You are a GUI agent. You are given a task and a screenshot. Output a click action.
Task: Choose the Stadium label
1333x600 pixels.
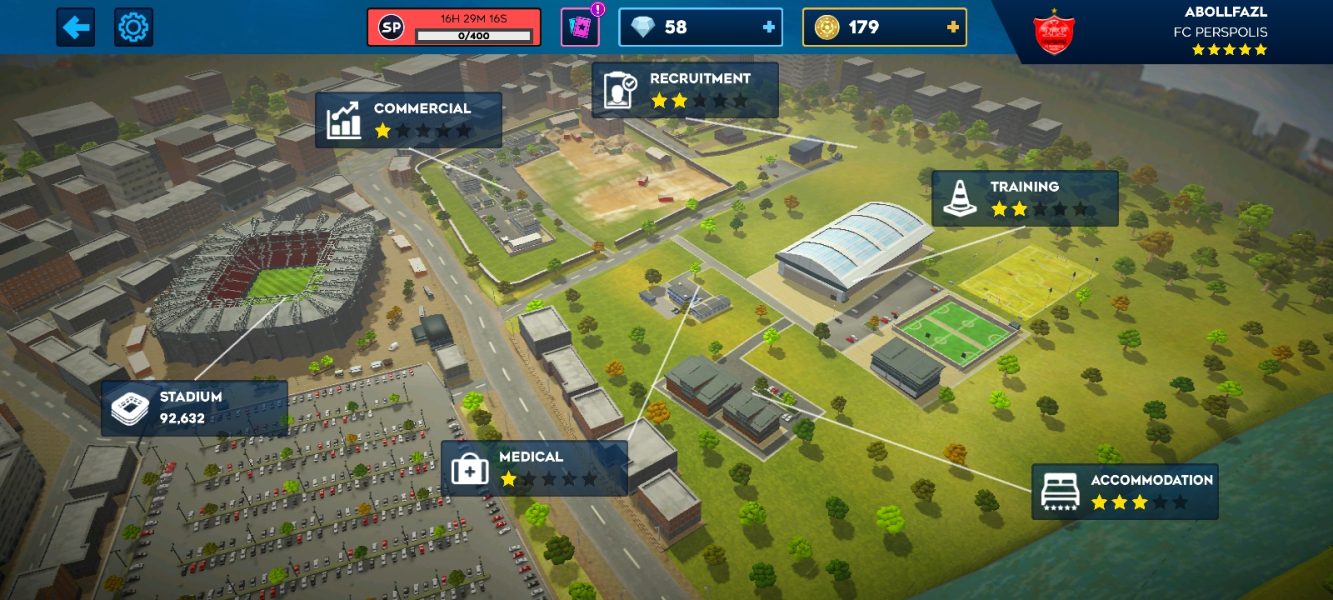pyautogui.click(x=194, y=408)
